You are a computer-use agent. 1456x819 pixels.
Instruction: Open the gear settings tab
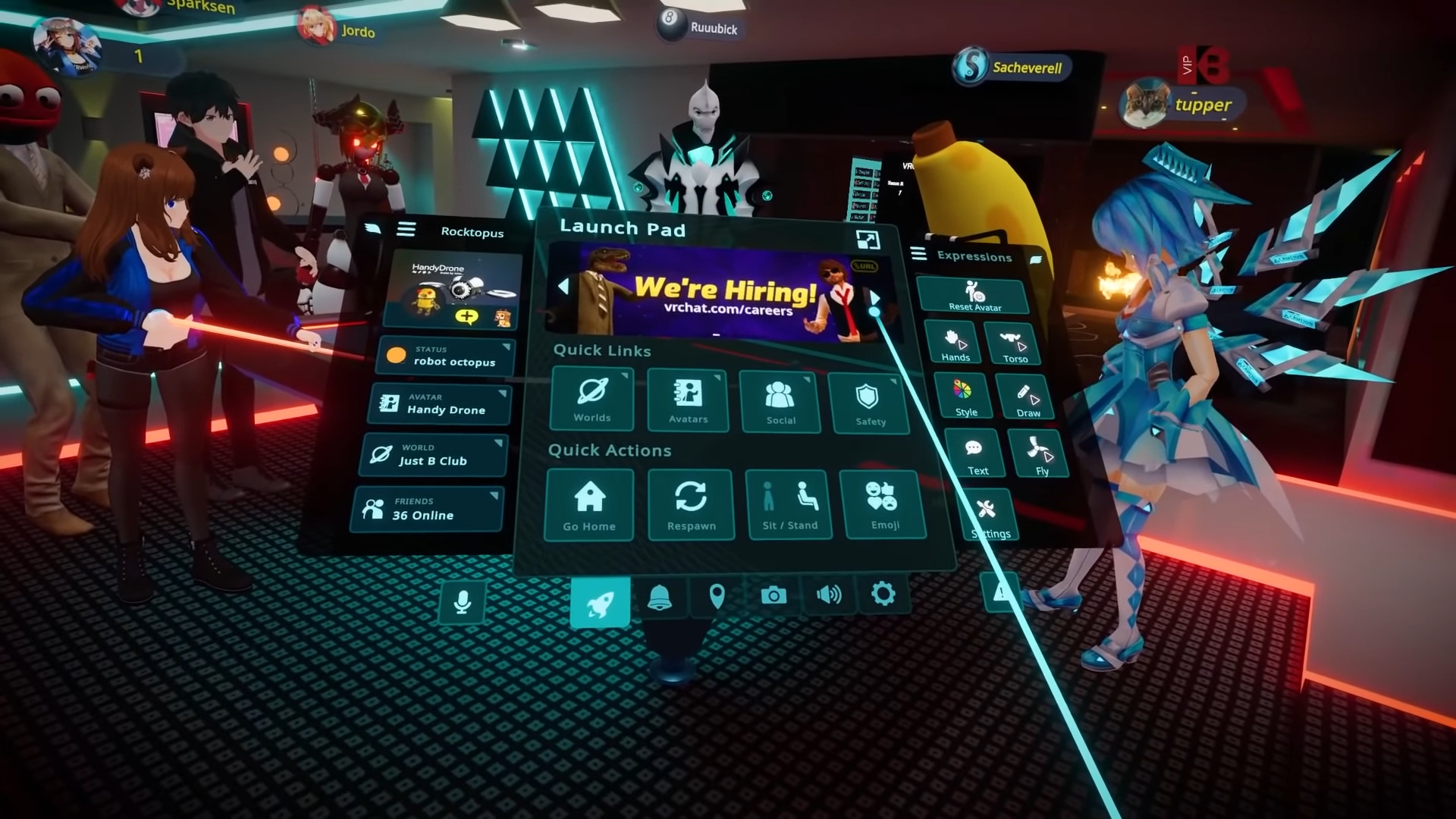[883, 594]
